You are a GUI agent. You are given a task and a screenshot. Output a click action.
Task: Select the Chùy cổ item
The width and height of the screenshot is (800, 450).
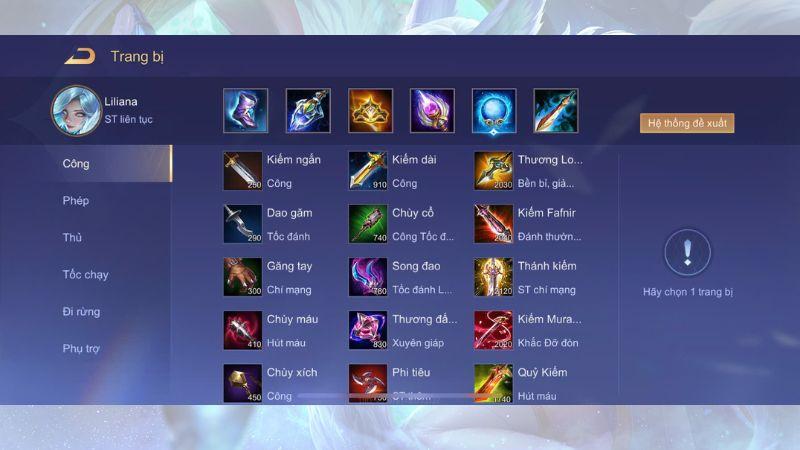pos(368,224)
